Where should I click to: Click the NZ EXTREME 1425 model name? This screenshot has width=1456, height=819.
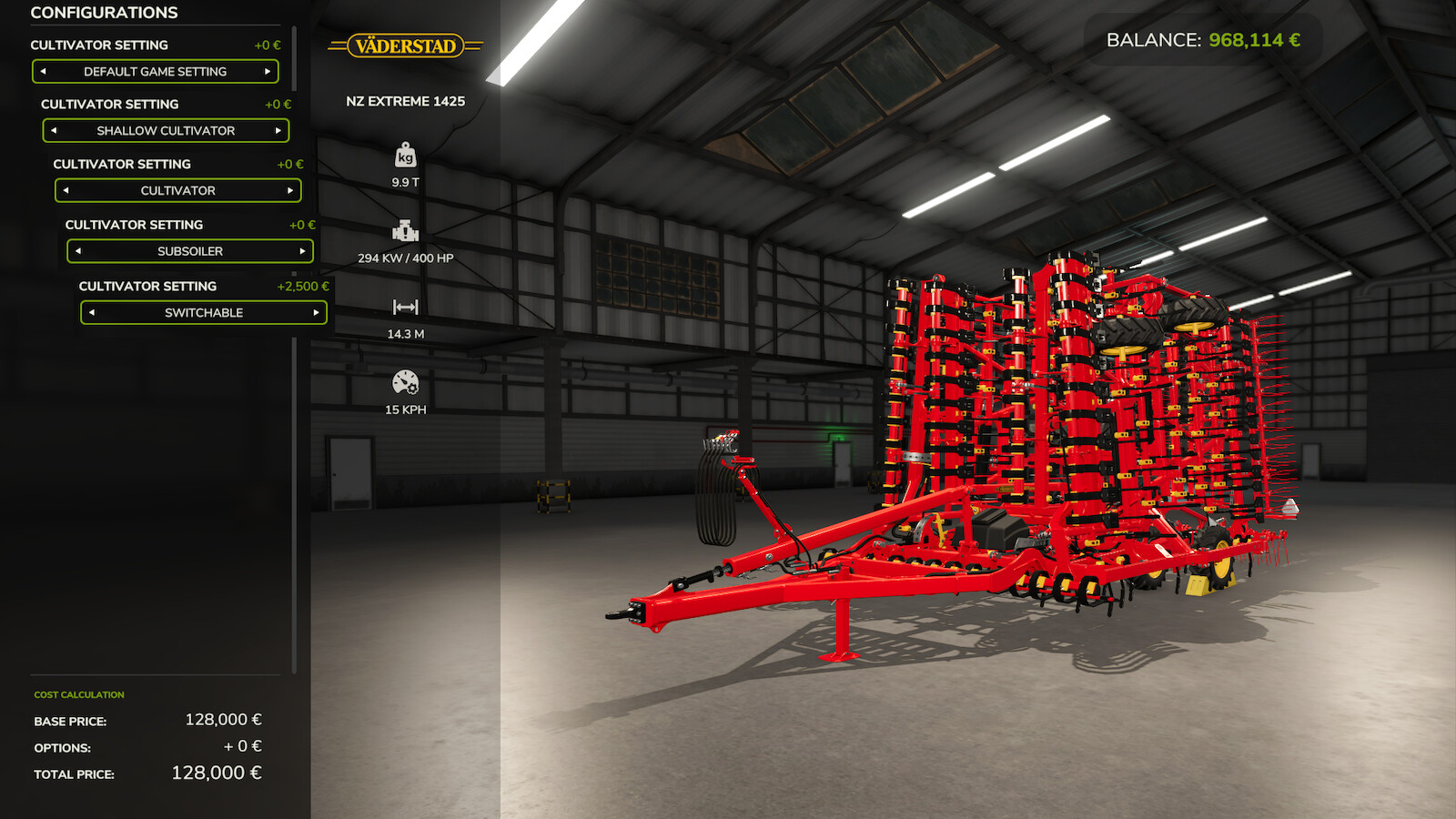click(406, 100)
